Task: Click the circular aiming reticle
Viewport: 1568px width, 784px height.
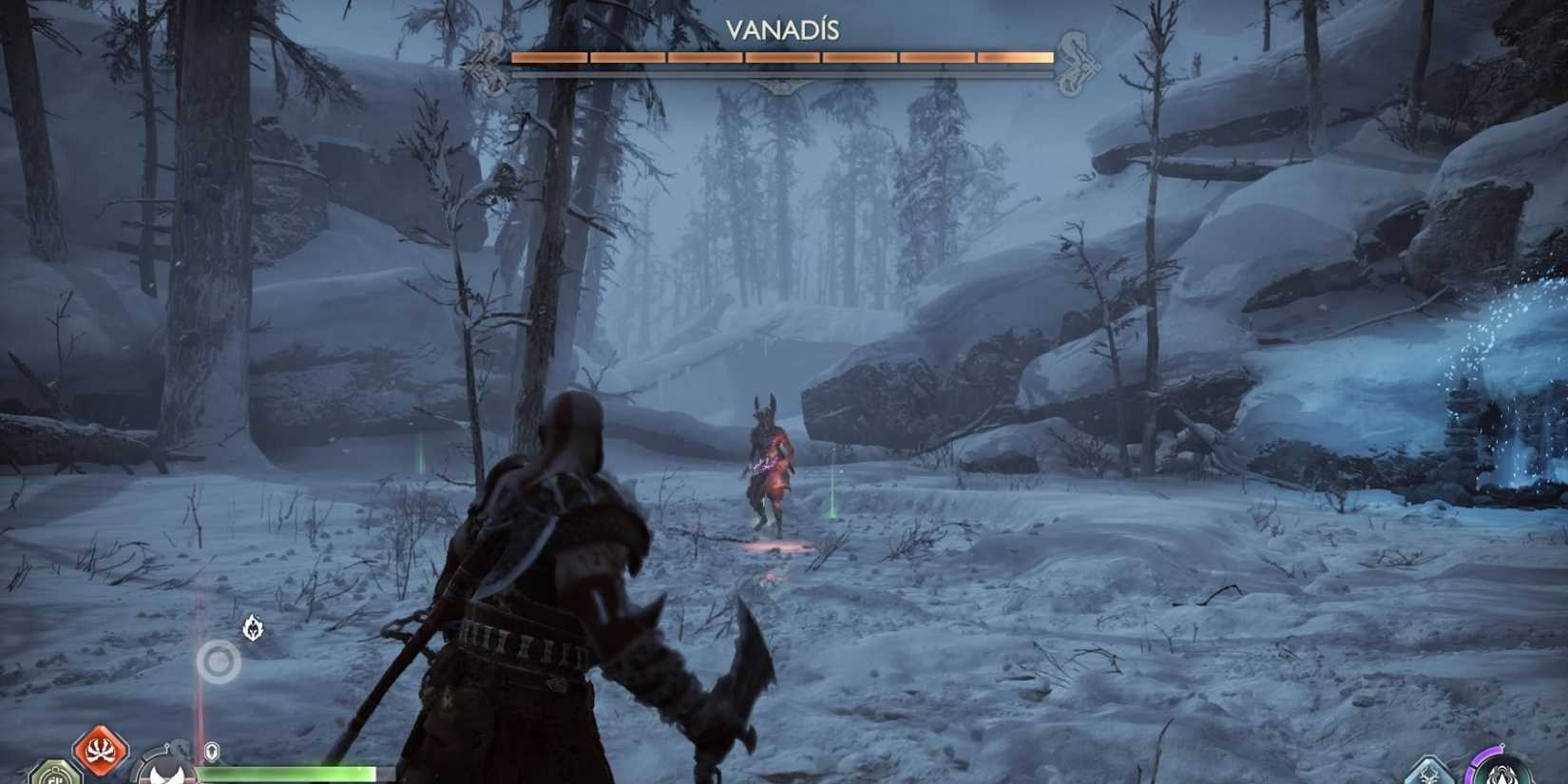Action: 218,662
